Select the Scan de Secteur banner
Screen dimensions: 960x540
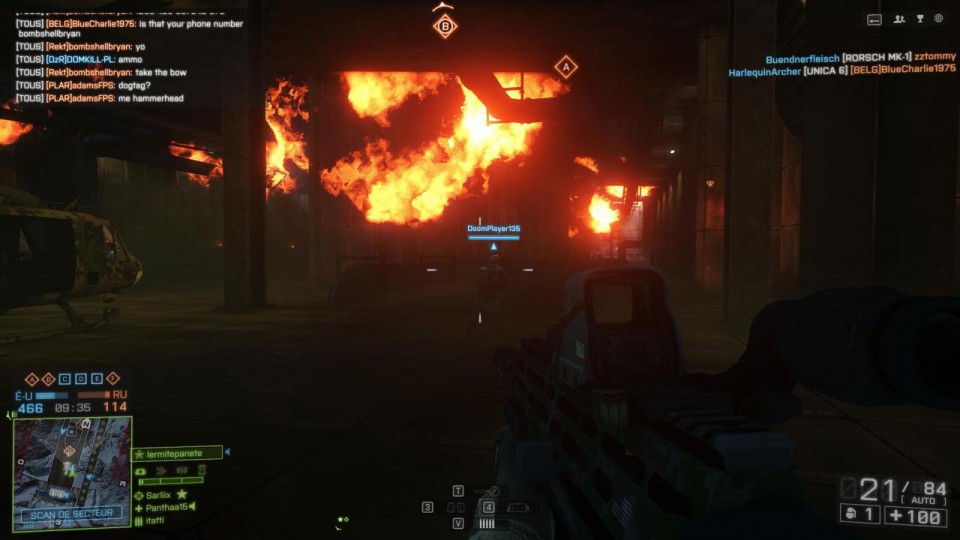[72, 514]
